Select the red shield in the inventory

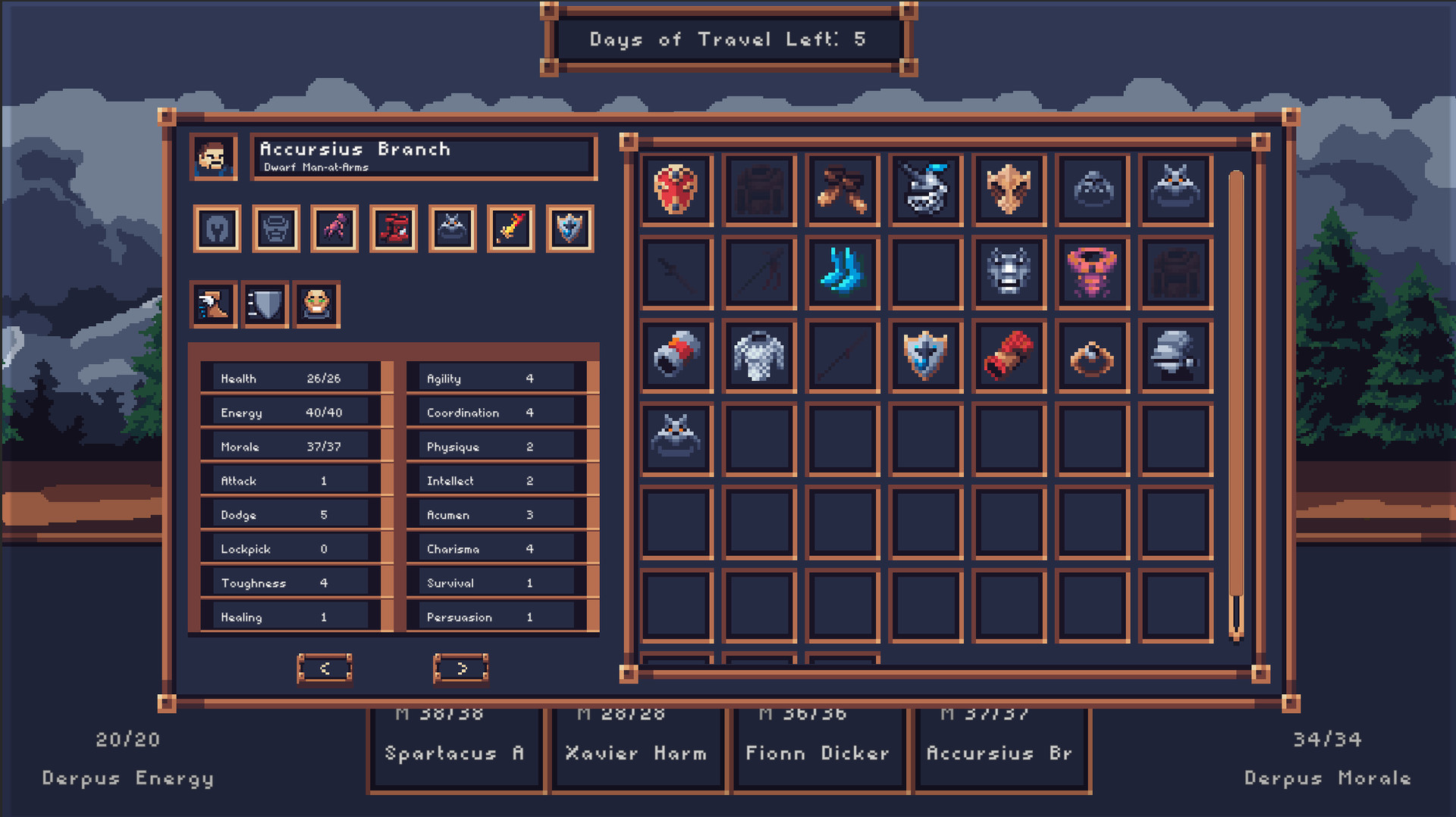point(676,189)
